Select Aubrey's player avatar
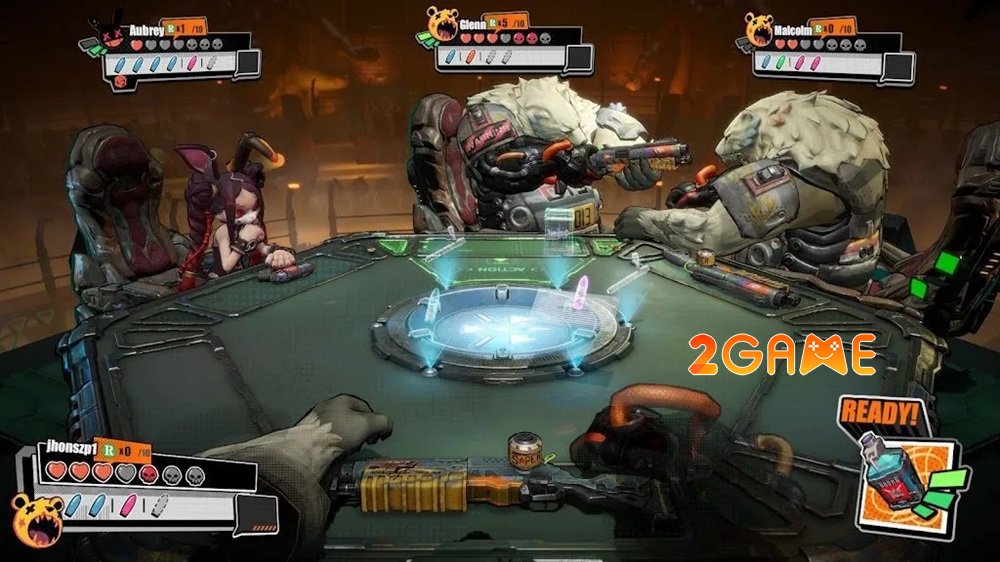The height and width of the screenshot is (562, 1000). pos(114,34)
